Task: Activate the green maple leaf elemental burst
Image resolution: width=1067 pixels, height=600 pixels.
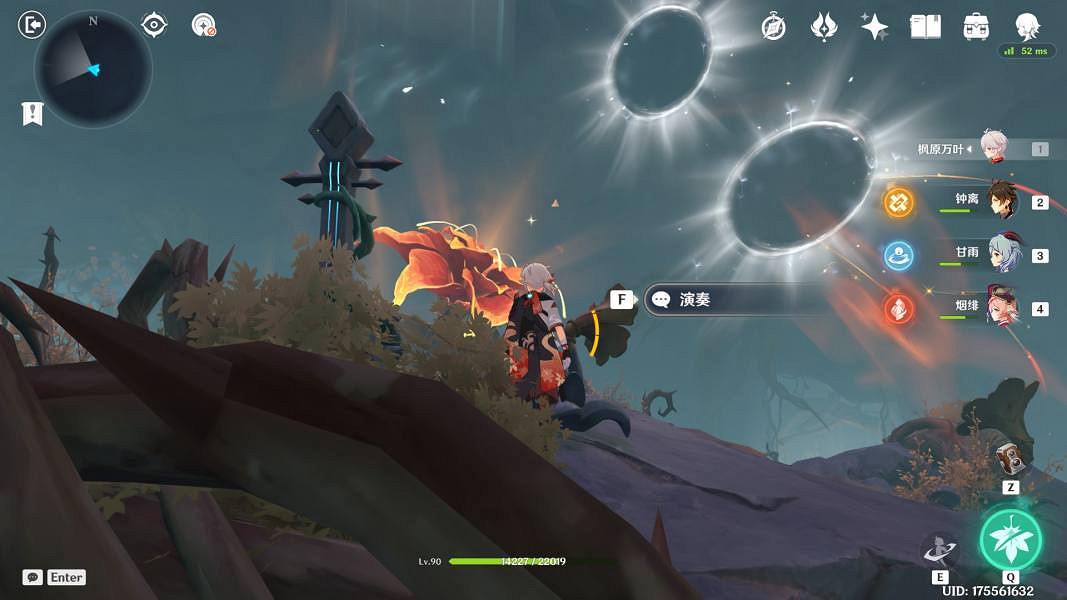Action: [1010, 540]
